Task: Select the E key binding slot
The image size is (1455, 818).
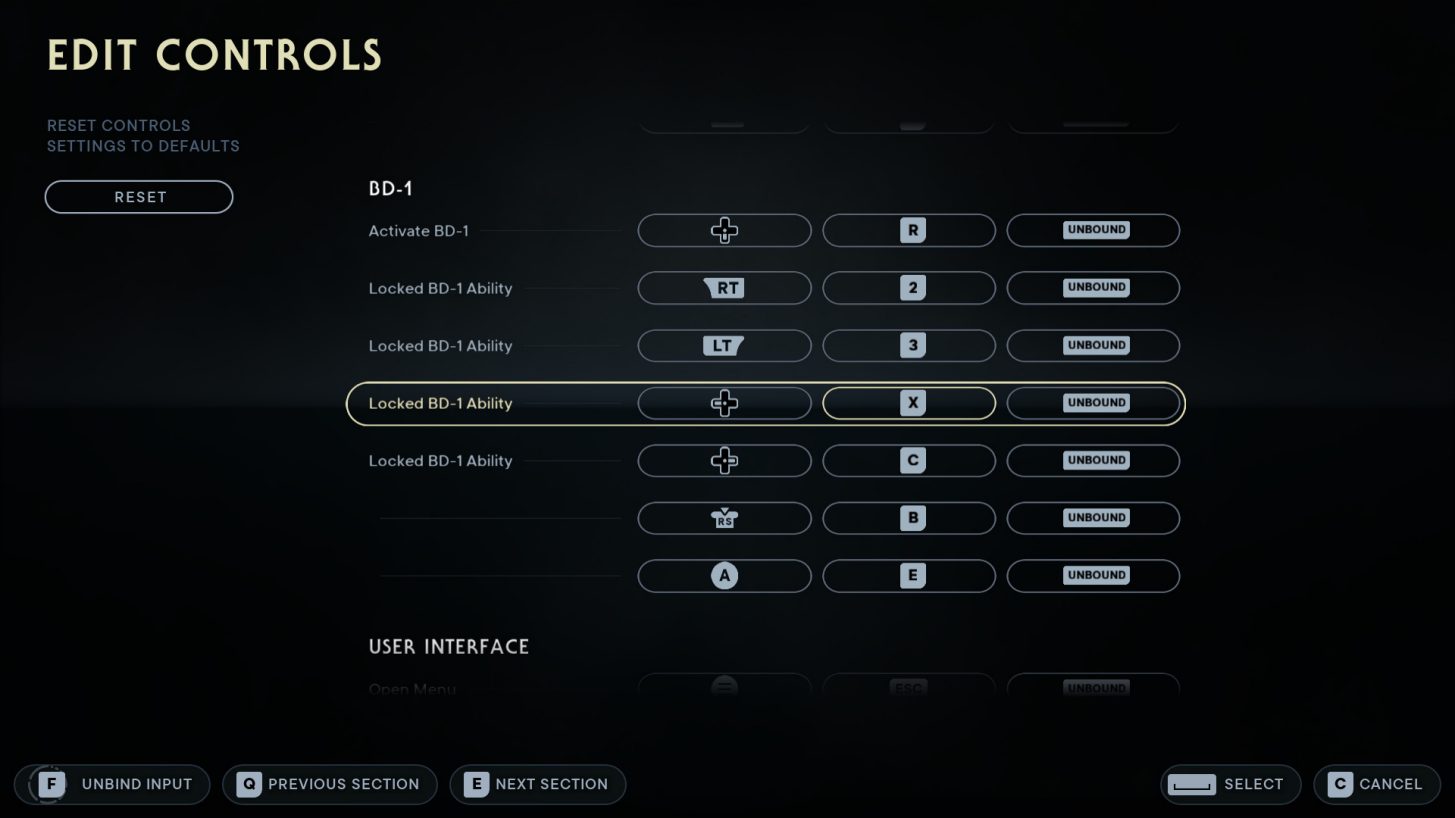Action: 908,575
